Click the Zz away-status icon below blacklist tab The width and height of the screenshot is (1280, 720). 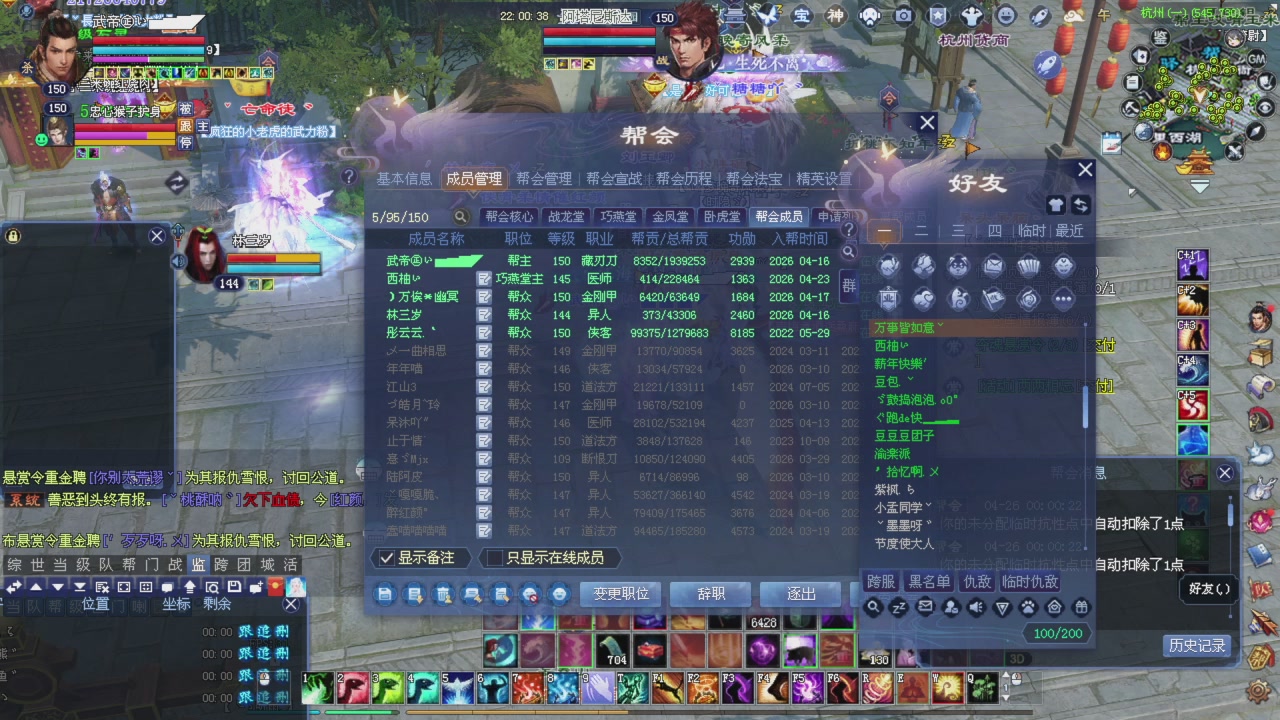pos(897,607)
